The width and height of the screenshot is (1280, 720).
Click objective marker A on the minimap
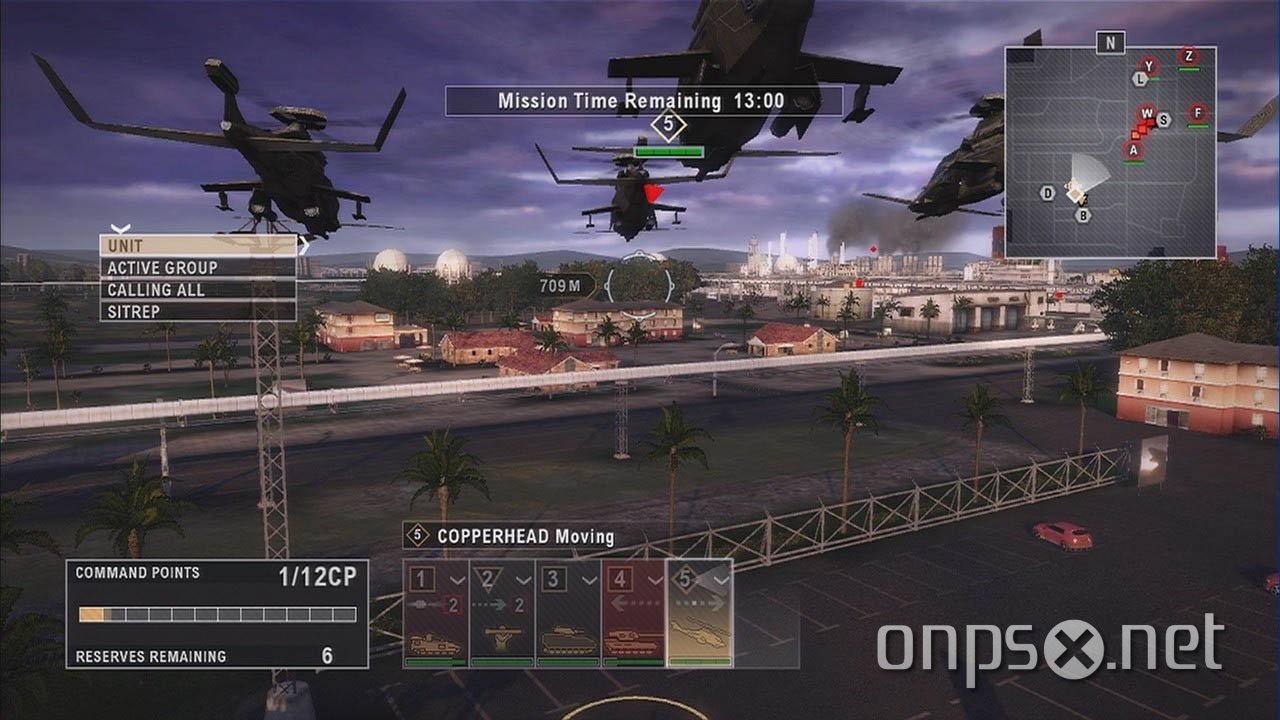pyautogui.click(x=1132, y=150)
